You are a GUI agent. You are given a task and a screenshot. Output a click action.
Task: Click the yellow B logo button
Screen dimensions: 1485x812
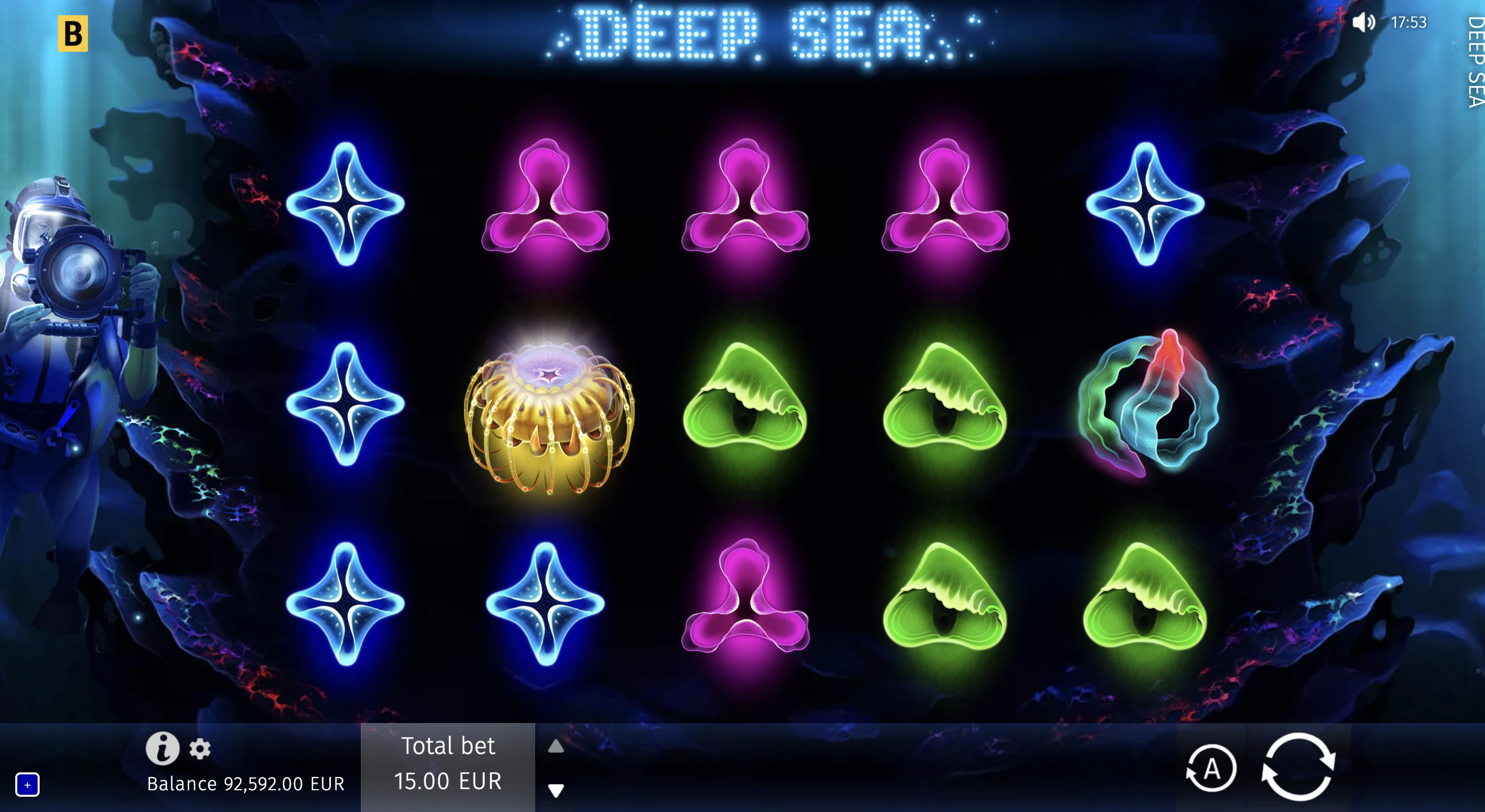(73, 34)
